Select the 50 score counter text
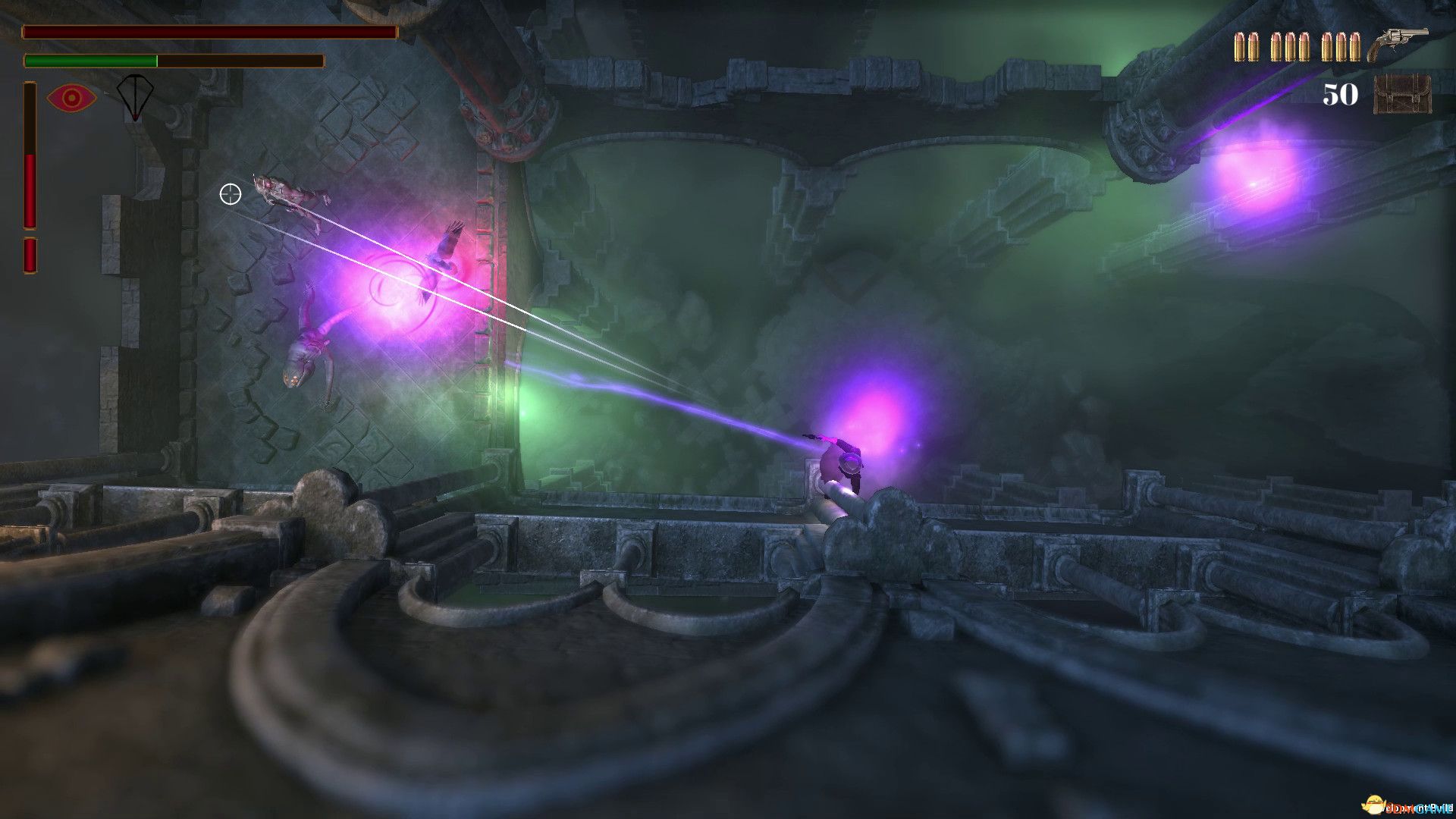The width and height of the screenshot is (1456, 819). [1338, 95]
